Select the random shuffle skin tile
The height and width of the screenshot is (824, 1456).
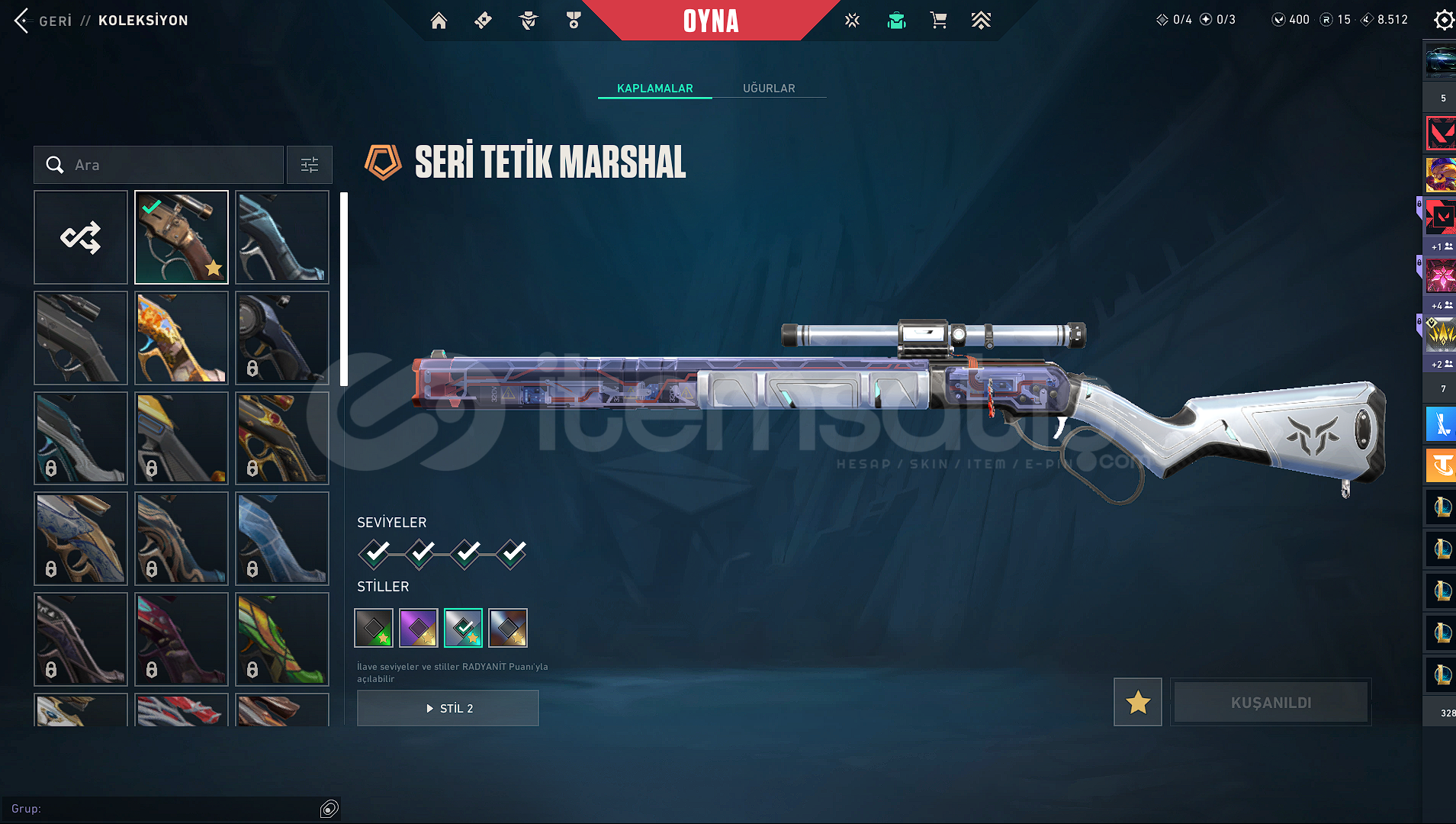pos(81,237)
